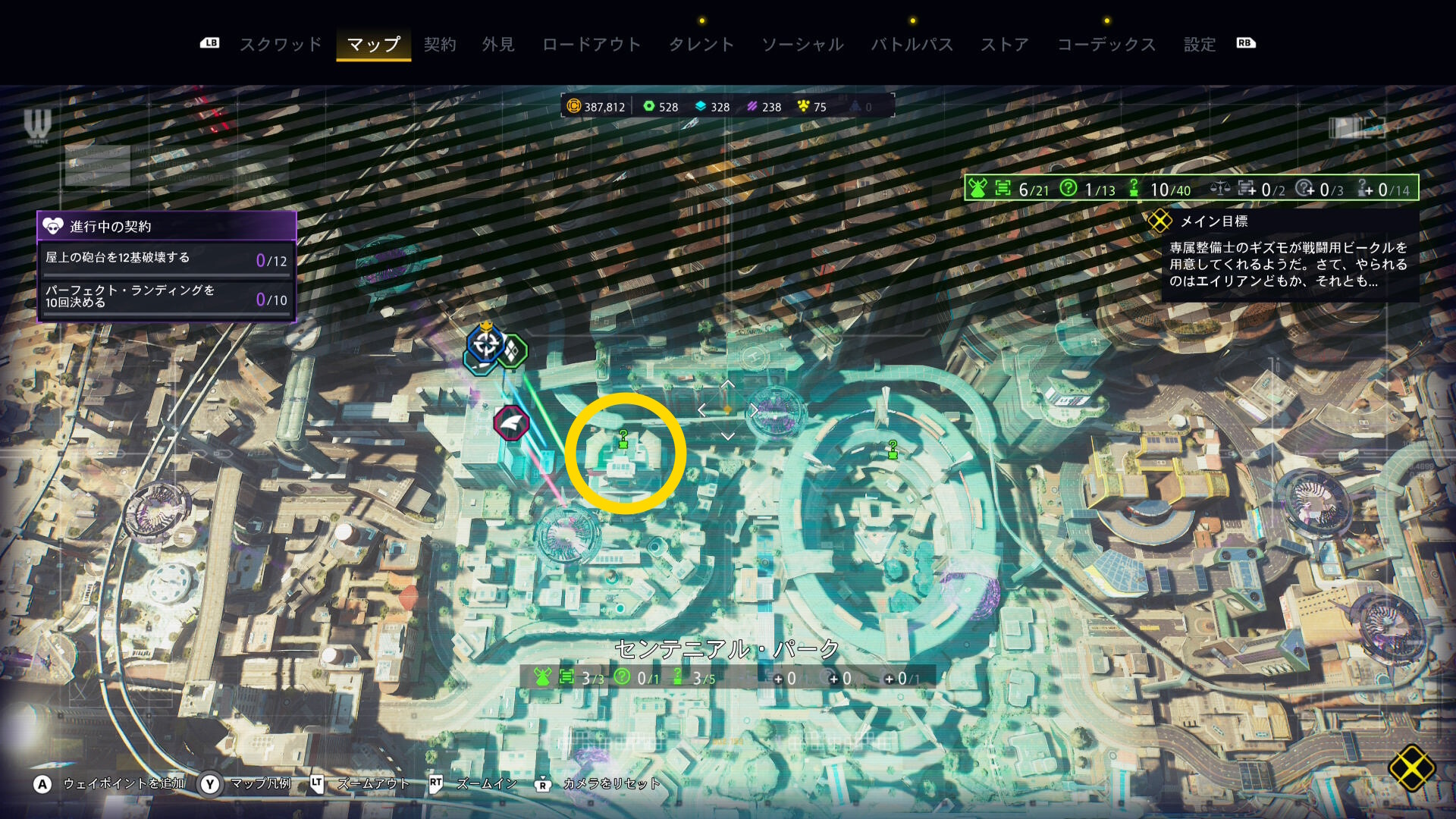Click the yellow X main objective marker
This screenshot has width=1456, height=819.
(x=1411, y=767)
